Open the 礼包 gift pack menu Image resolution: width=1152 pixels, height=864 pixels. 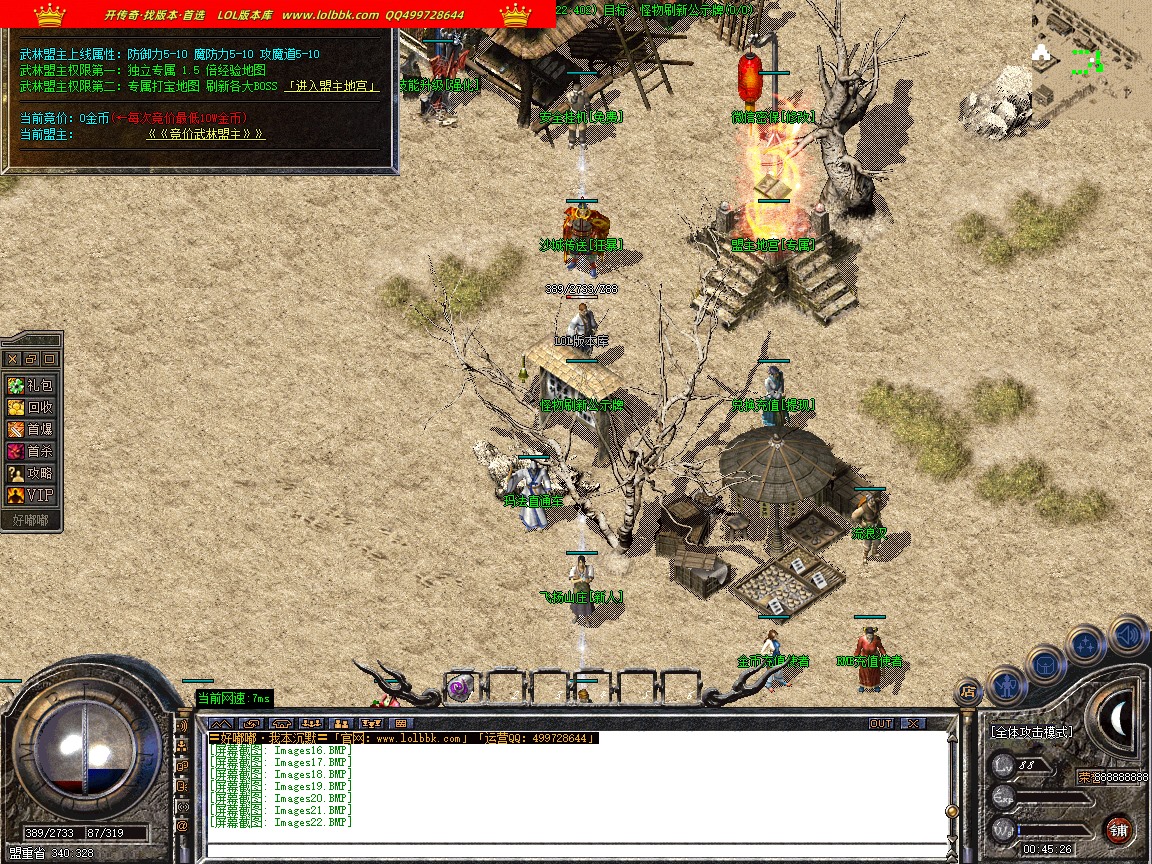[x=31, y=385]
